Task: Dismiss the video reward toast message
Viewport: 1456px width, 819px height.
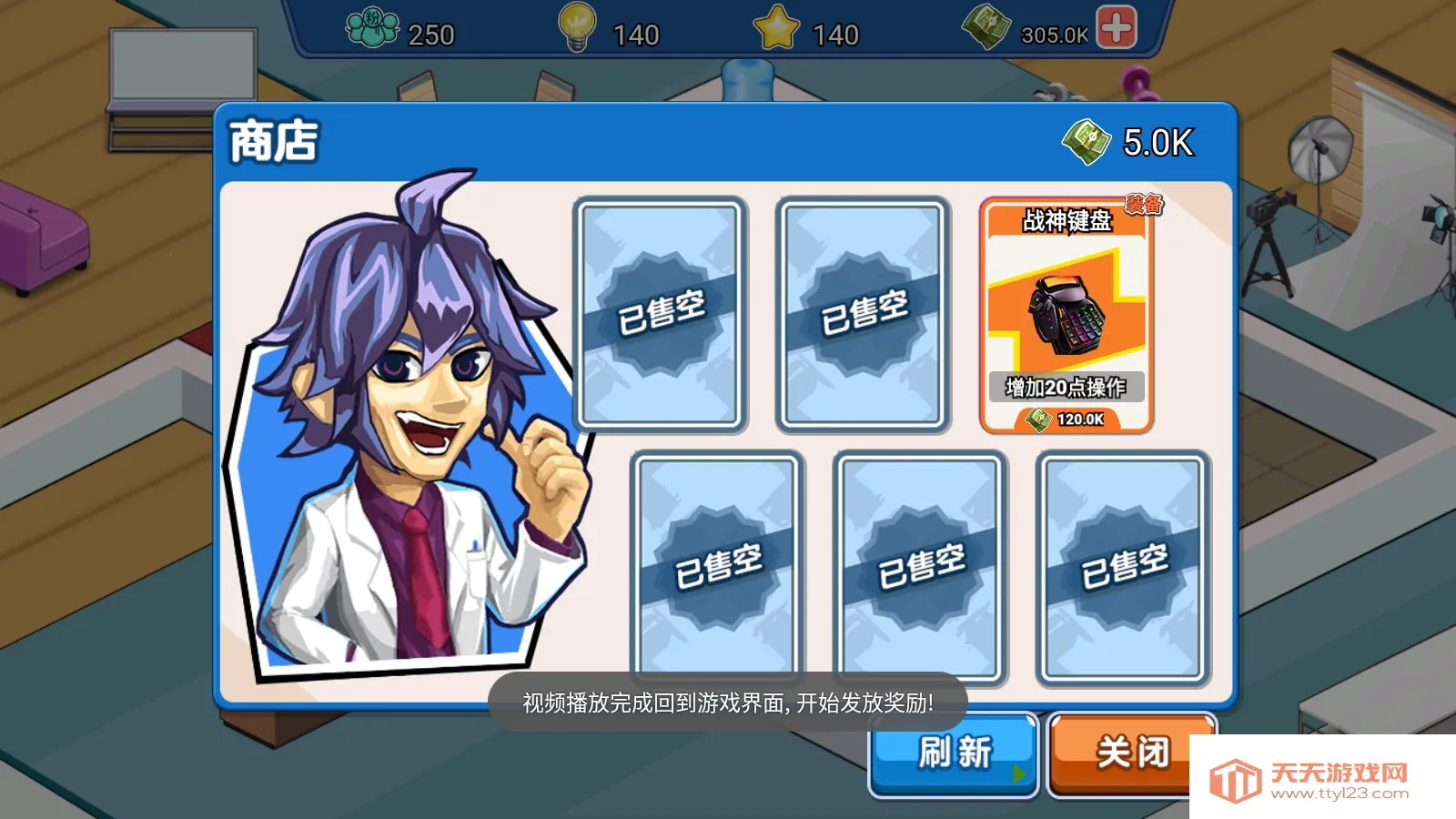Action: tap(728, 703)
